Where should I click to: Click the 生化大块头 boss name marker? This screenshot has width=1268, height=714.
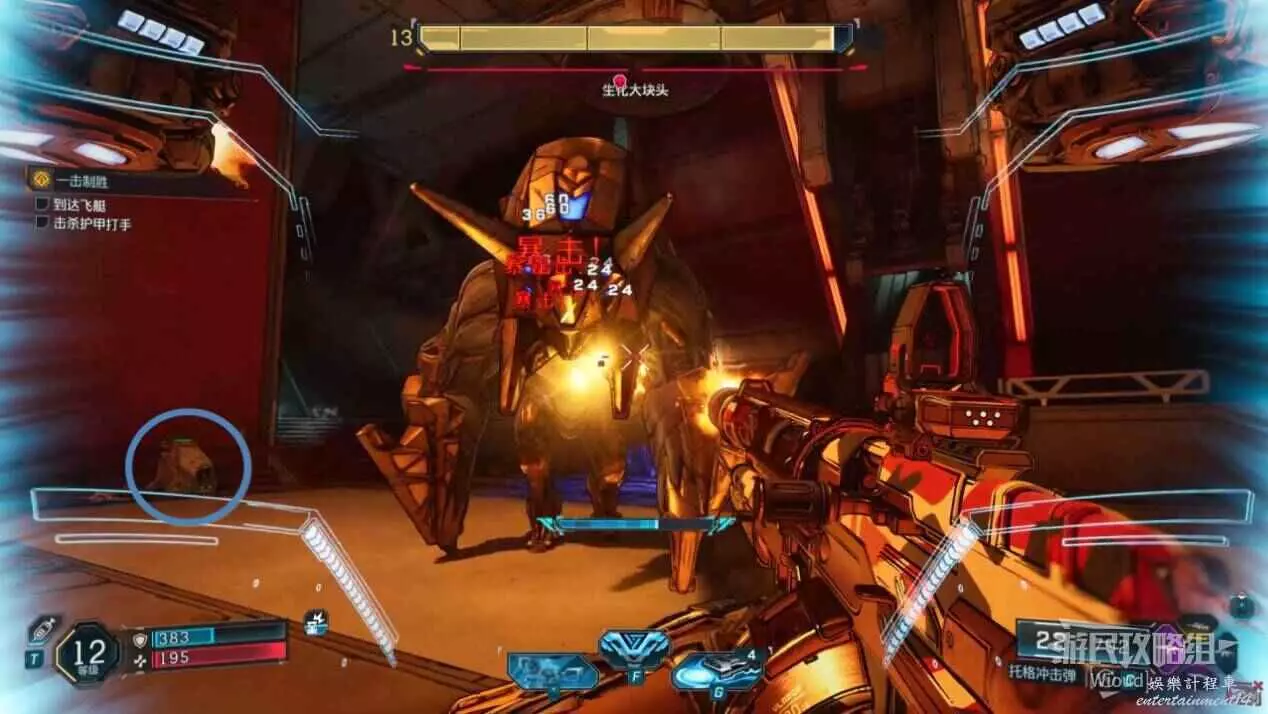(x=634, y=90)
